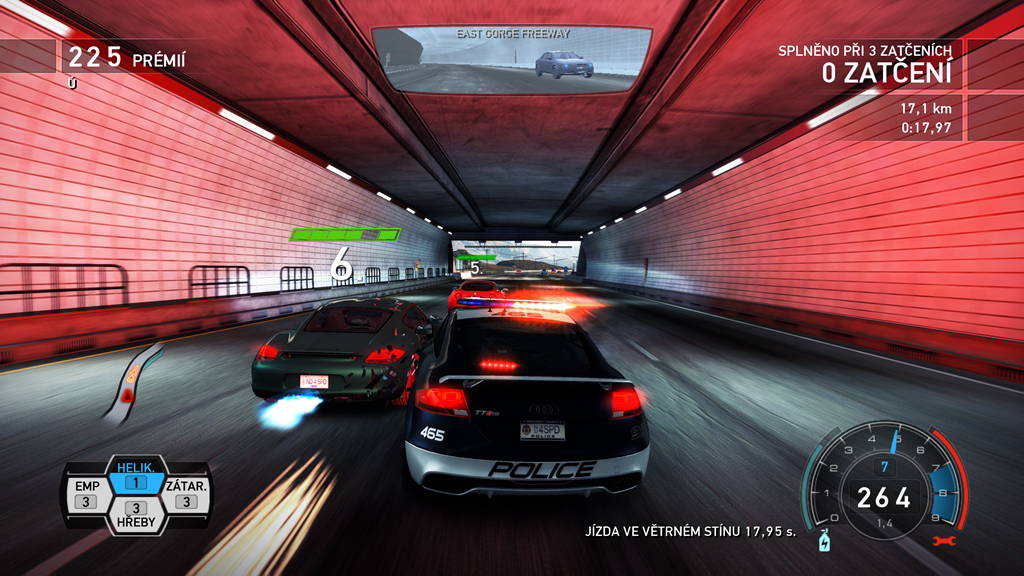This screenshot has width=1024, height=576.
Task: Select the nitrous bottle icon
Action: [x=824, y=541]
